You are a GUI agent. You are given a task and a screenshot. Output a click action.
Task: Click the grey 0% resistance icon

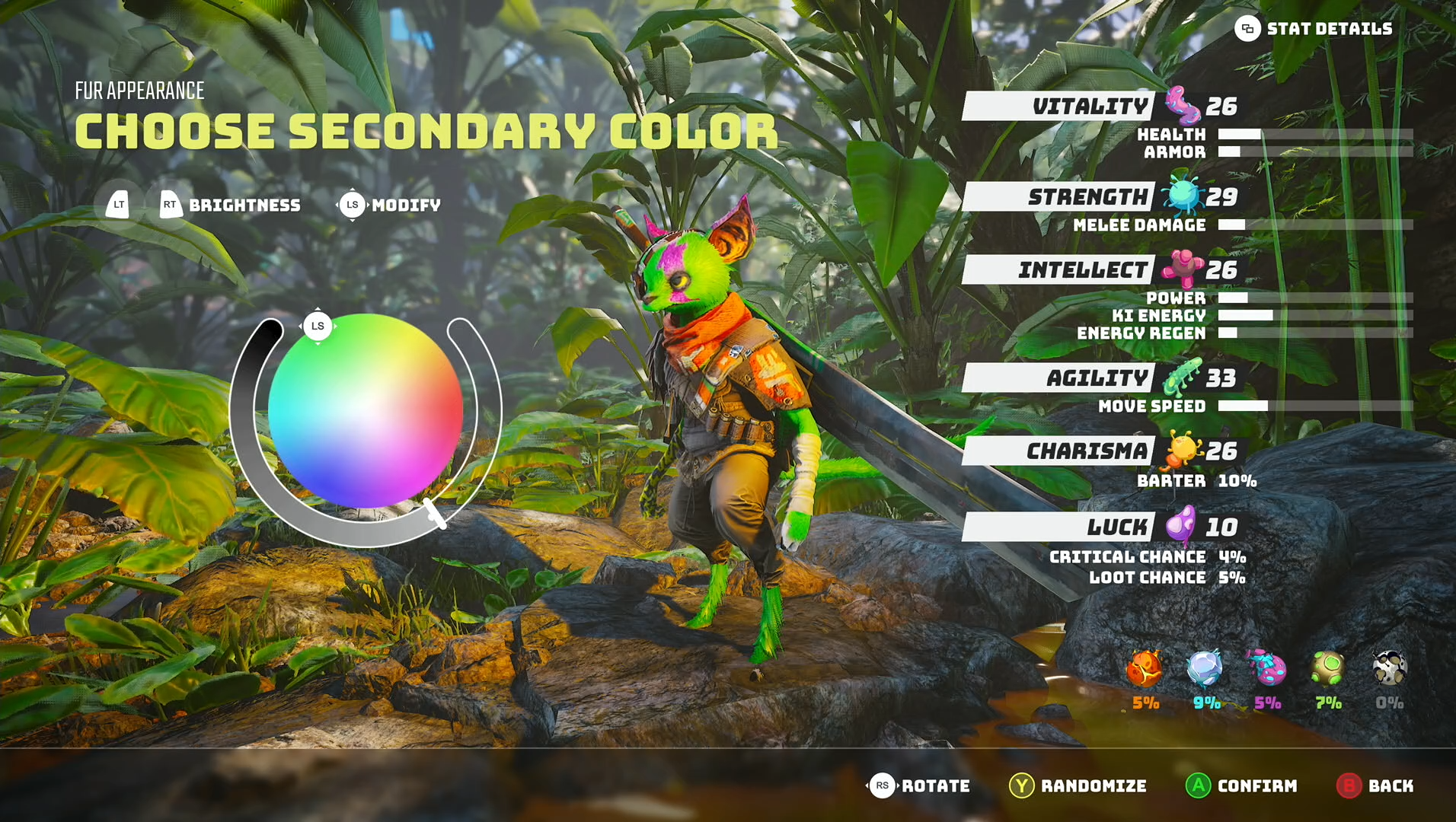[x=1389, y=669]
